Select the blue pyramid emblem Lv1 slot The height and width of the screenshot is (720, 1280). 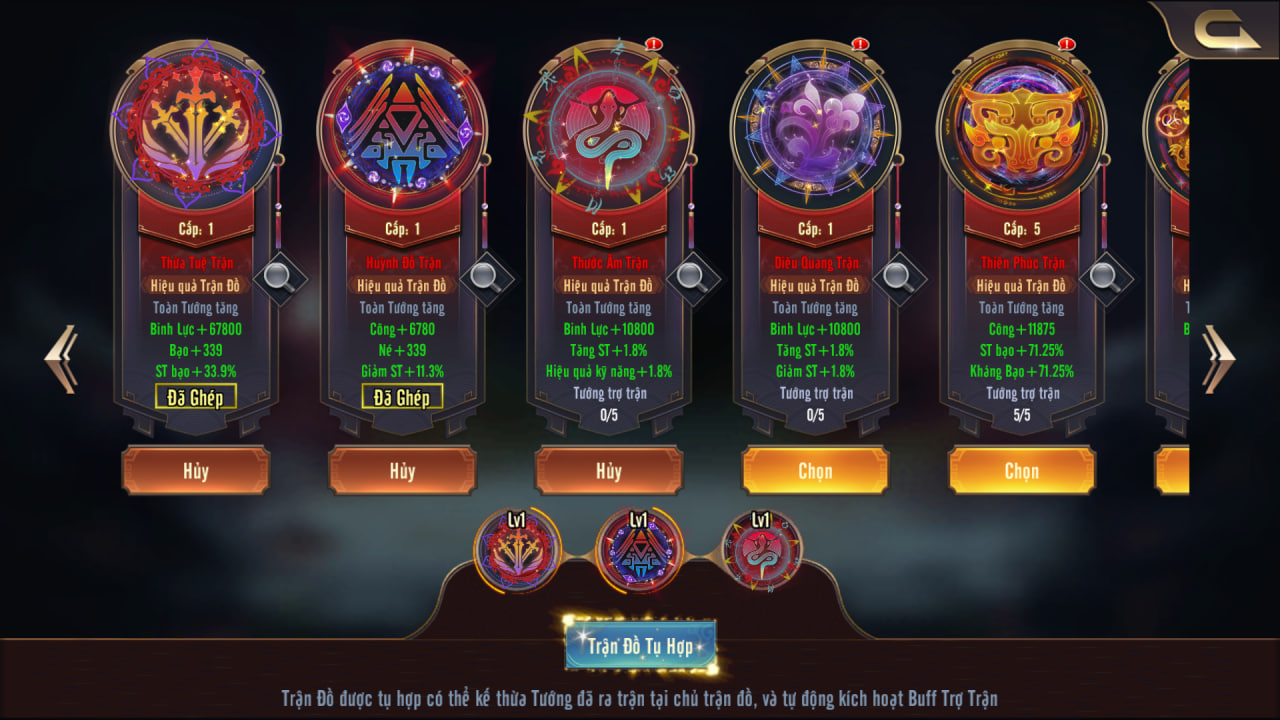point(639,550)
